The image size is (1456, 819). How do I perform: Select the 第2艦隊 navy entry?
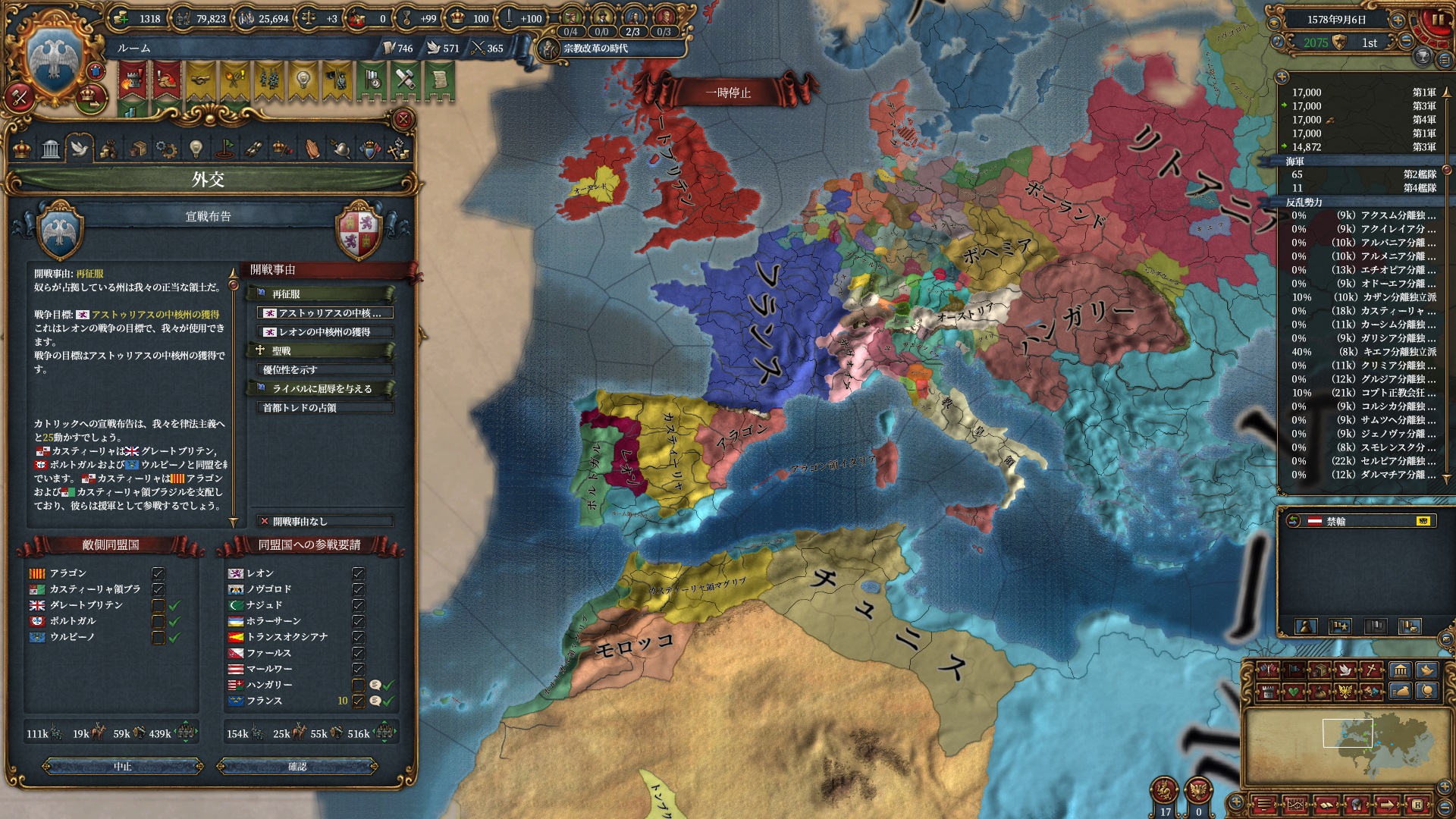point(1365,174)
